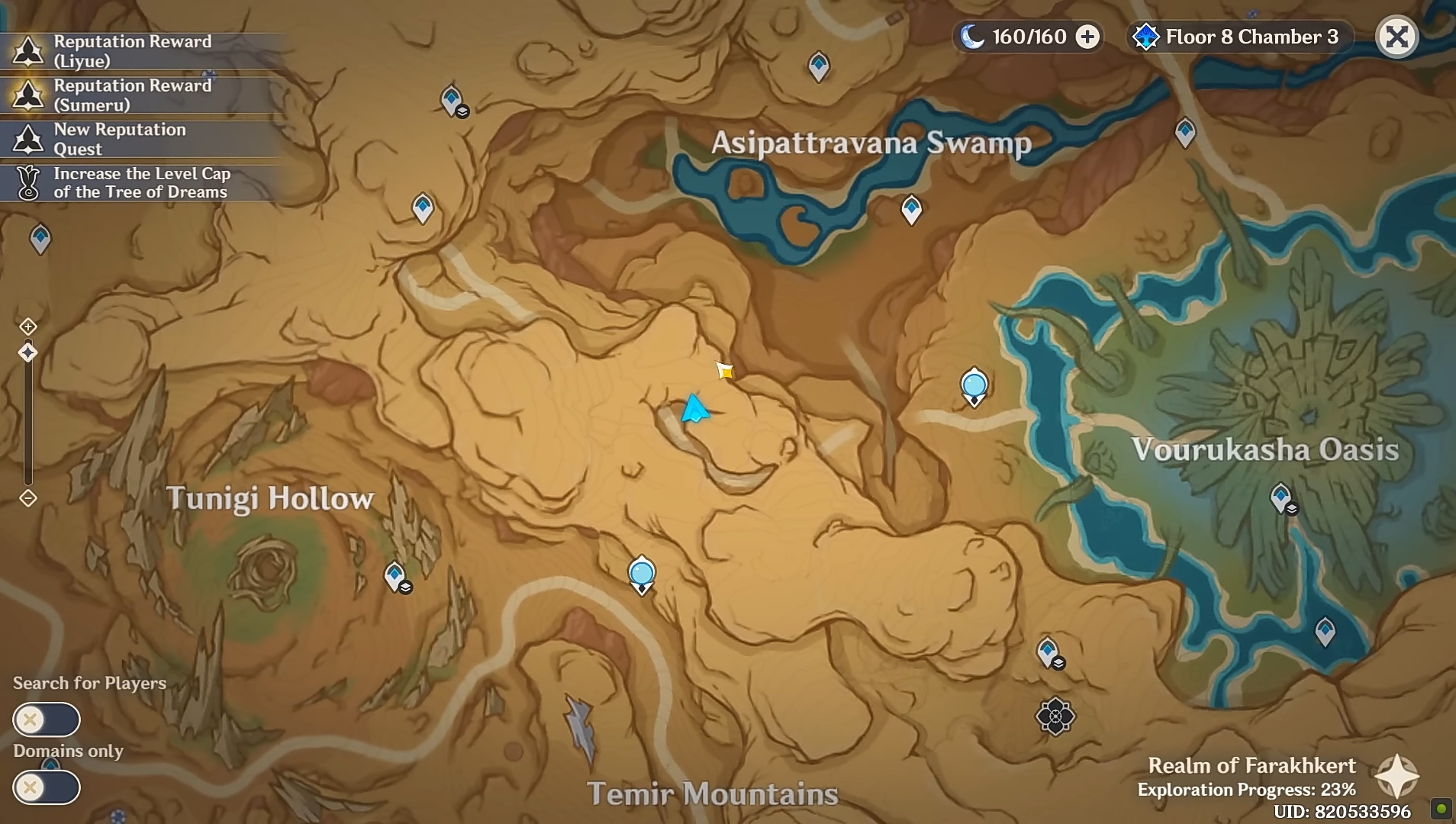Click the map zoom slider handle
The height and width of the screenshot is (824, 1456).
28,352
